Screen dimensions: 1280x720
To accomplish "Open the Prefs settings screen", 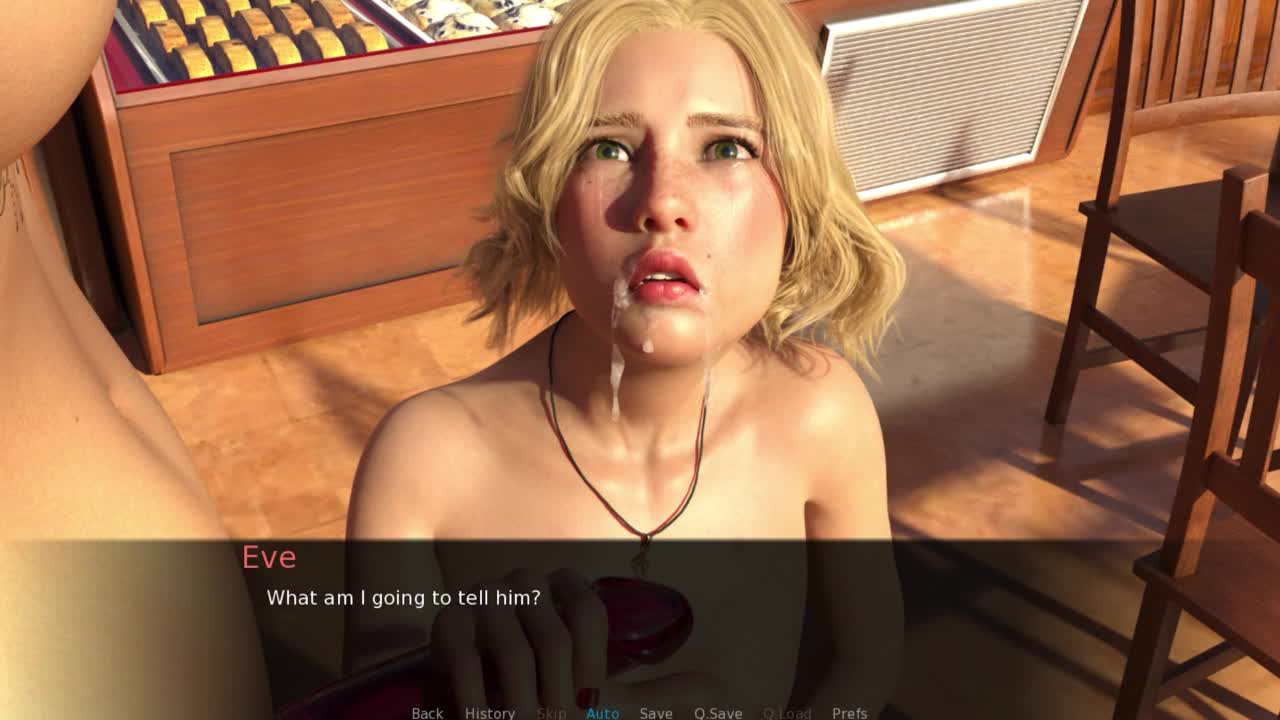I will pos(850,713).
